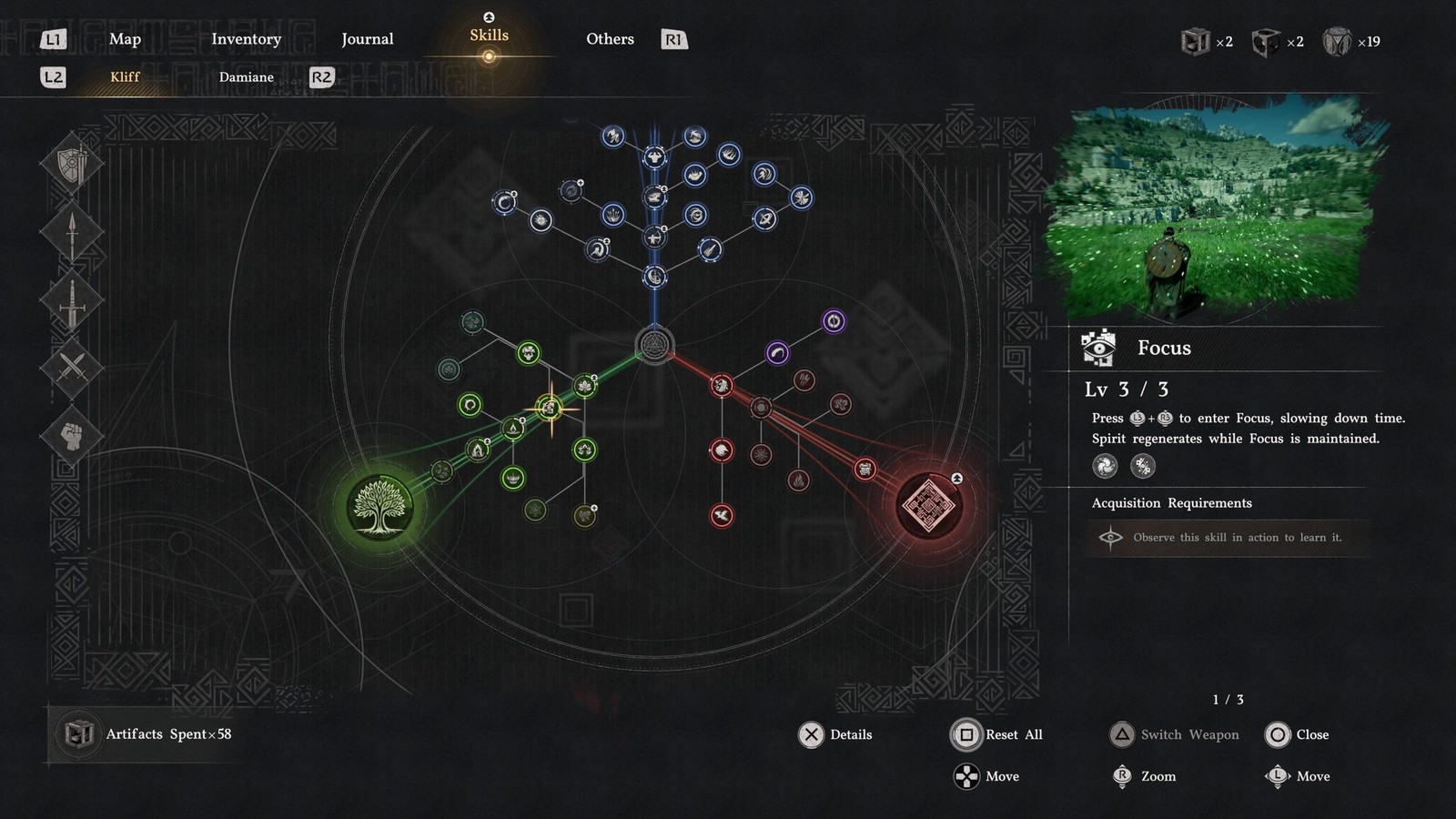Click the central grey triangle node
Image resolution: width=1456 pixels, height=819 pixels.
click(x=654, y=345)
